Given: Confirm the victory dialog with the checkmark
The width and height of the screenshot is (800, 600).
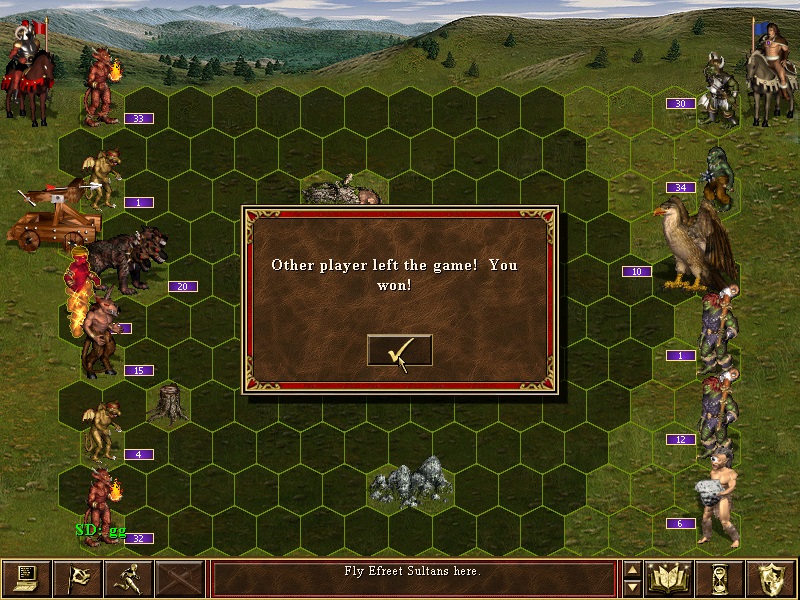Looking at the screenshot, I should click(x=399, y=350).
